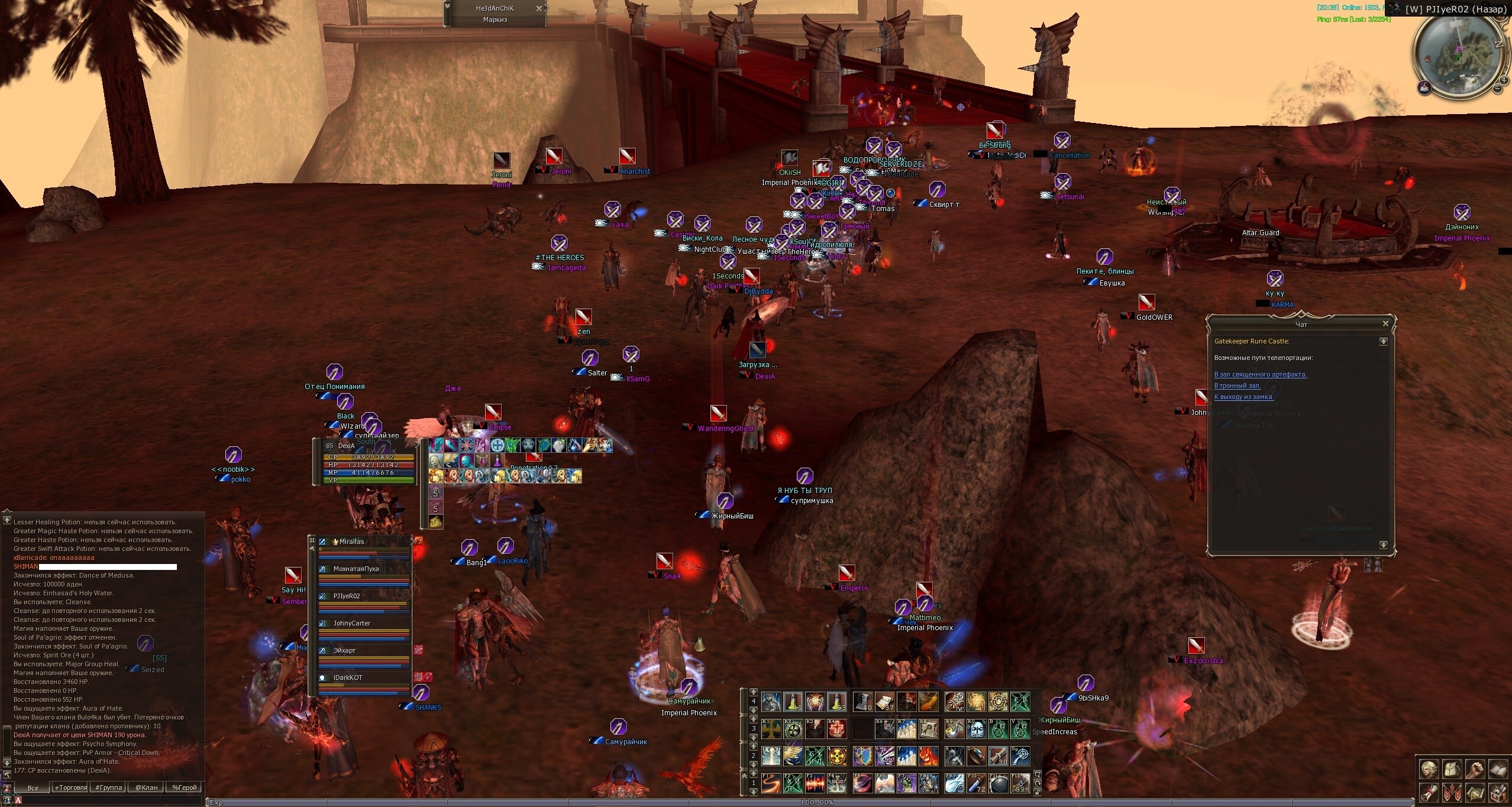Screen dimensions: 1512x807
Task: Switch to the +Торговля chat tab
Action: 70,787
